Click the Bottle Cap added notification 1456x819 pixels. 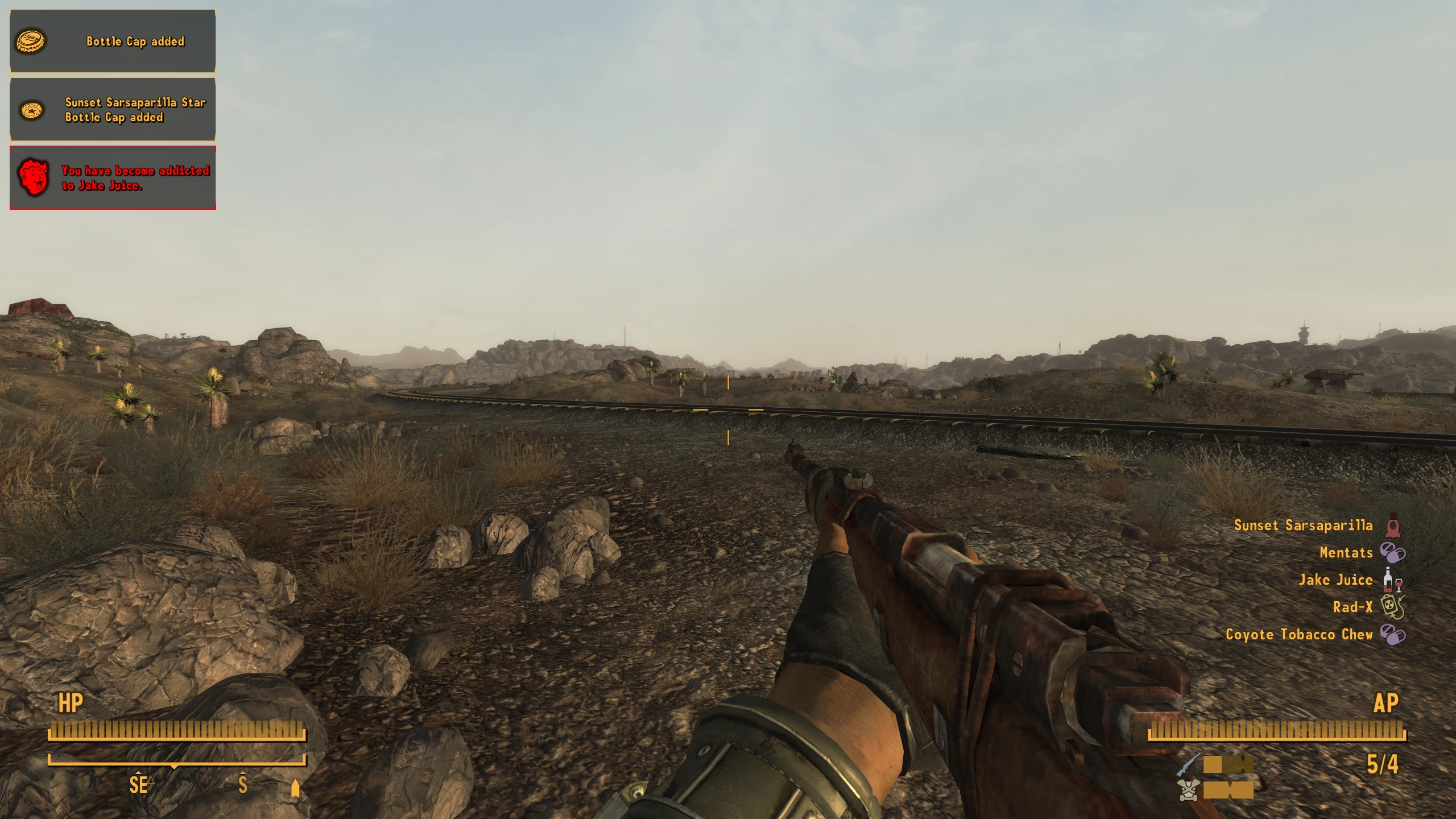point(113,42)
